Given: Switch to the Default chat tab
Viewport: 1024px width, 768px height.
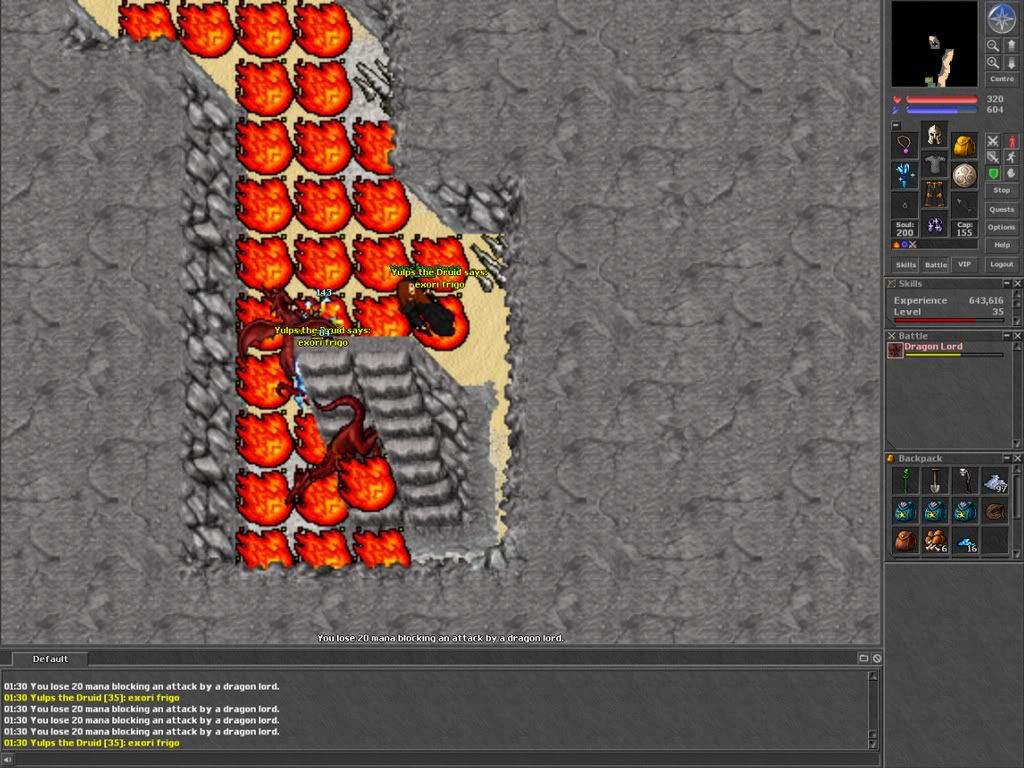Looking at the screenshot, I should pyautogui.click(x=50, y=659).
